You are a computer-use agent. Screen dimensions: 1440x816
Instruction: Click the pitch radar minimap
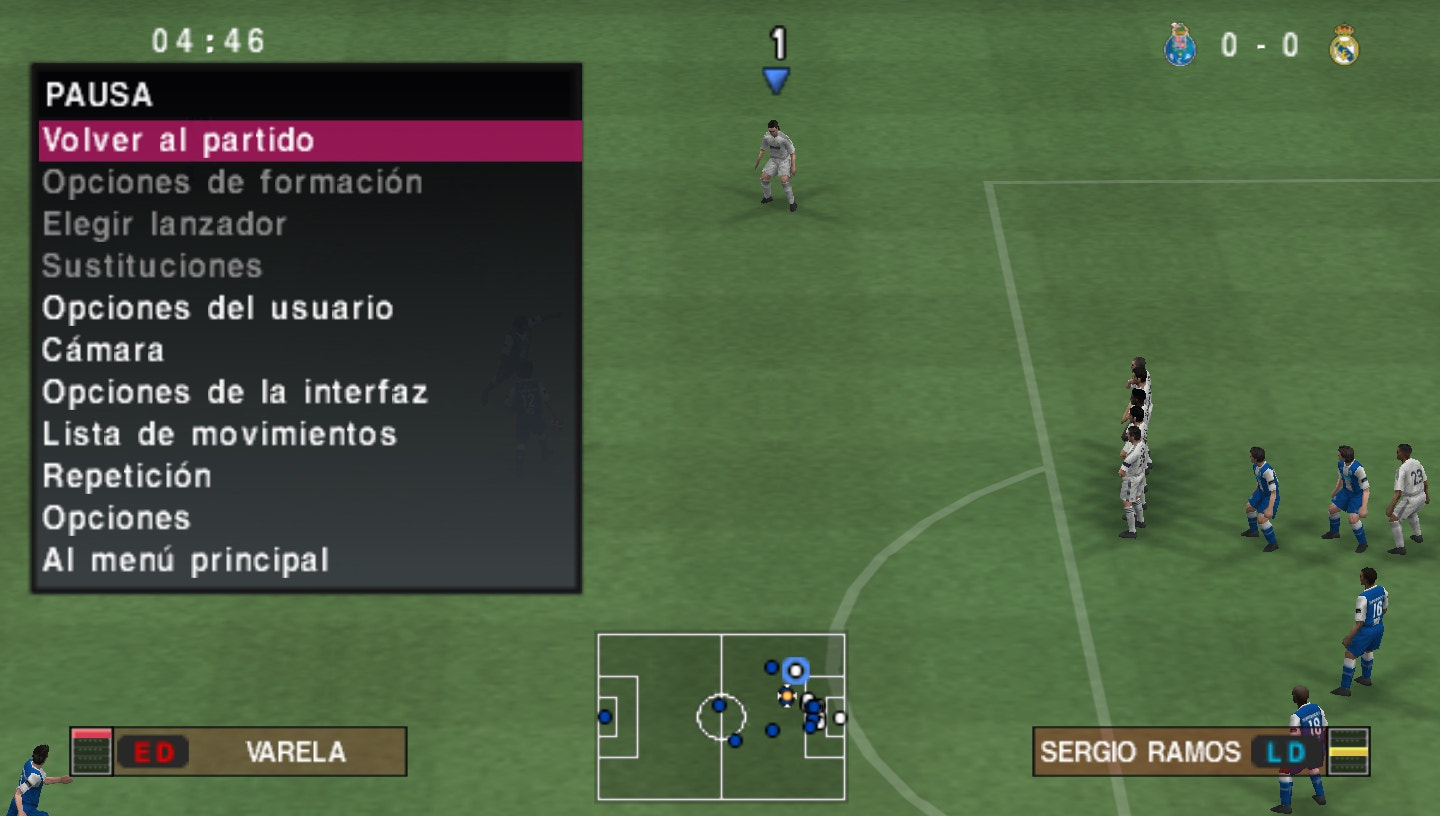(721, 717)
